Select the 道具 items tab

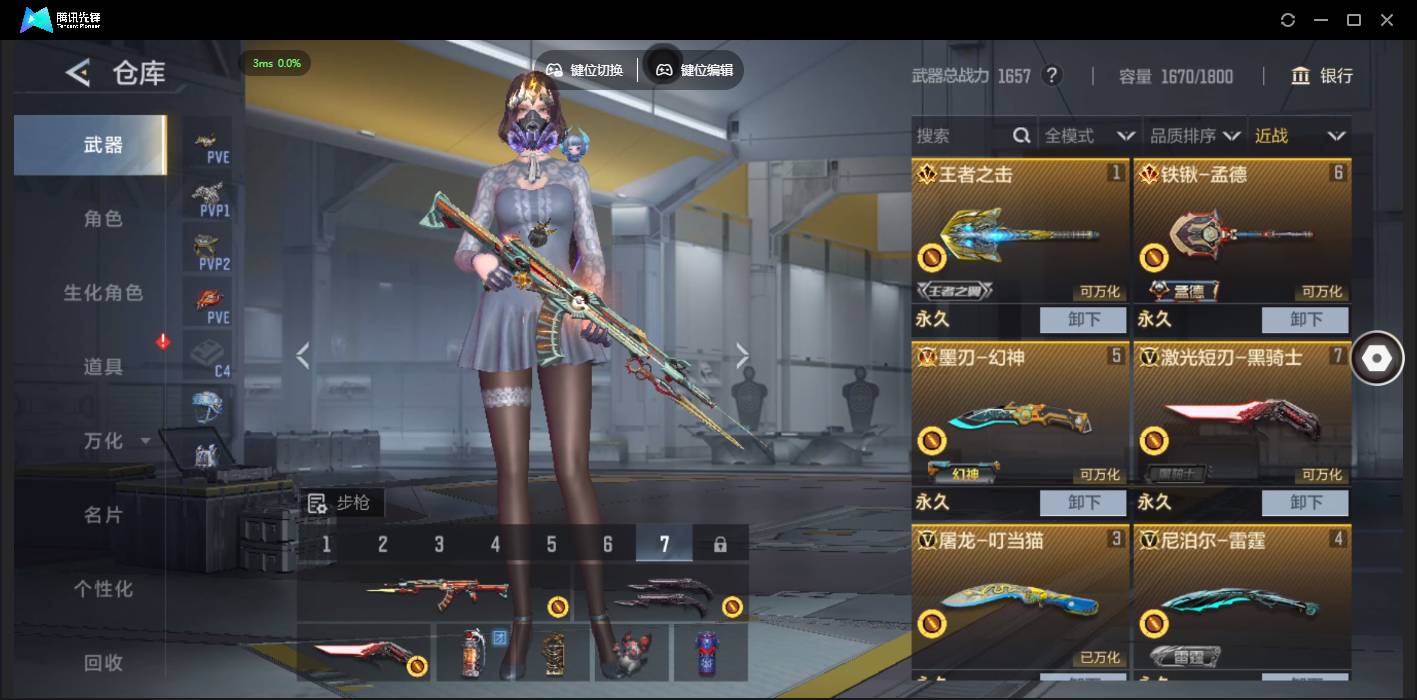pyautogui.click(x=103, y=367)
